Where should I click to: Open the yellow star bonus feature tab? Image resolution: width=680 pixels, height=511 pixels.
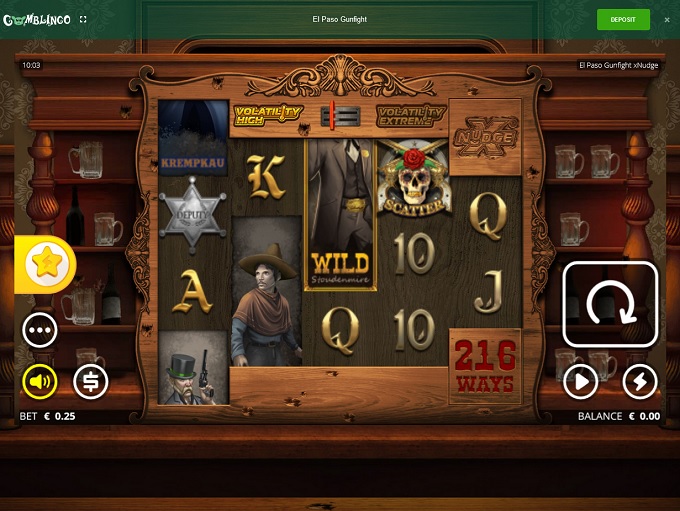(44, 264)
